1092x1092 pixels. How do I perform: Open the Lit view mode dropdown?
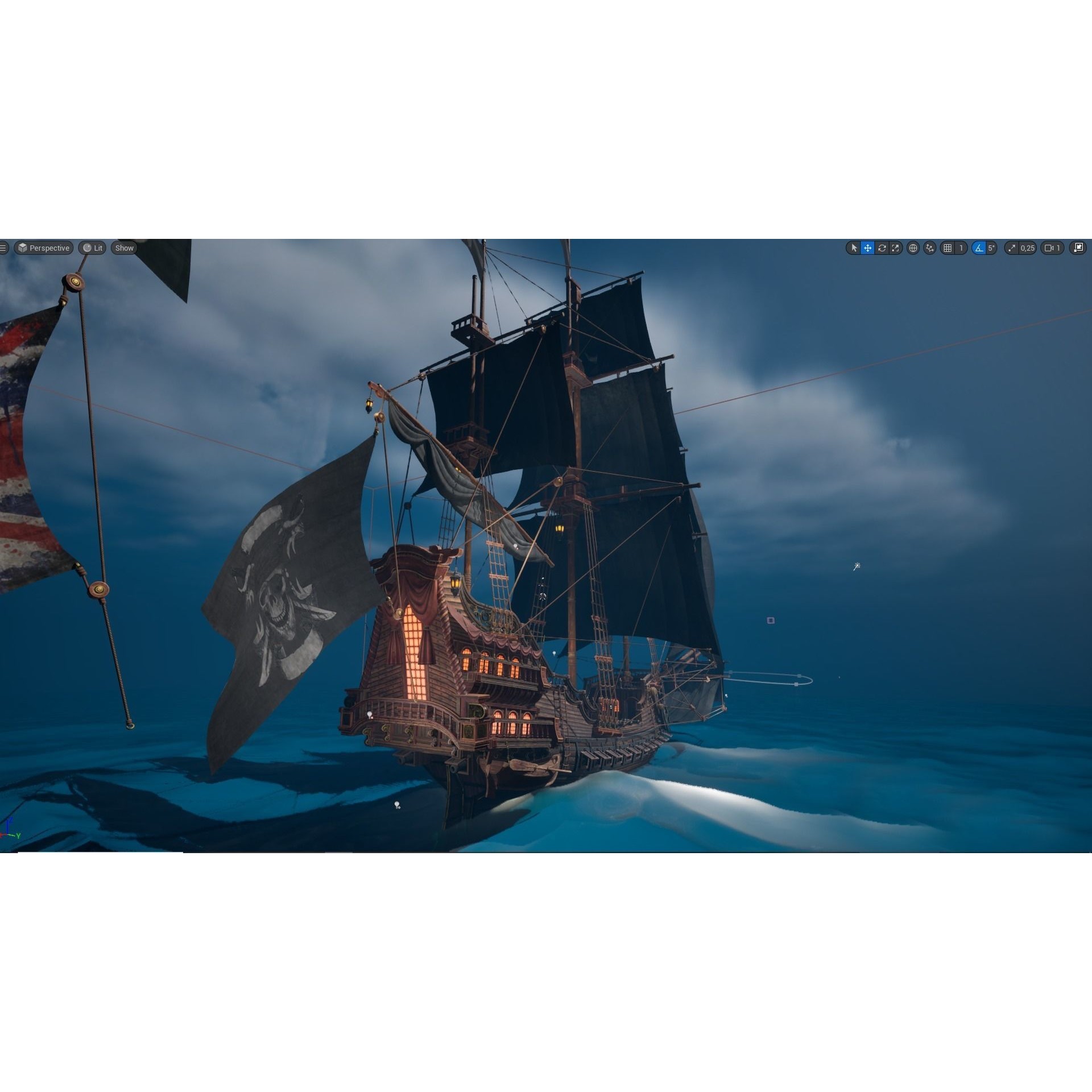click(x=92, y=248)
